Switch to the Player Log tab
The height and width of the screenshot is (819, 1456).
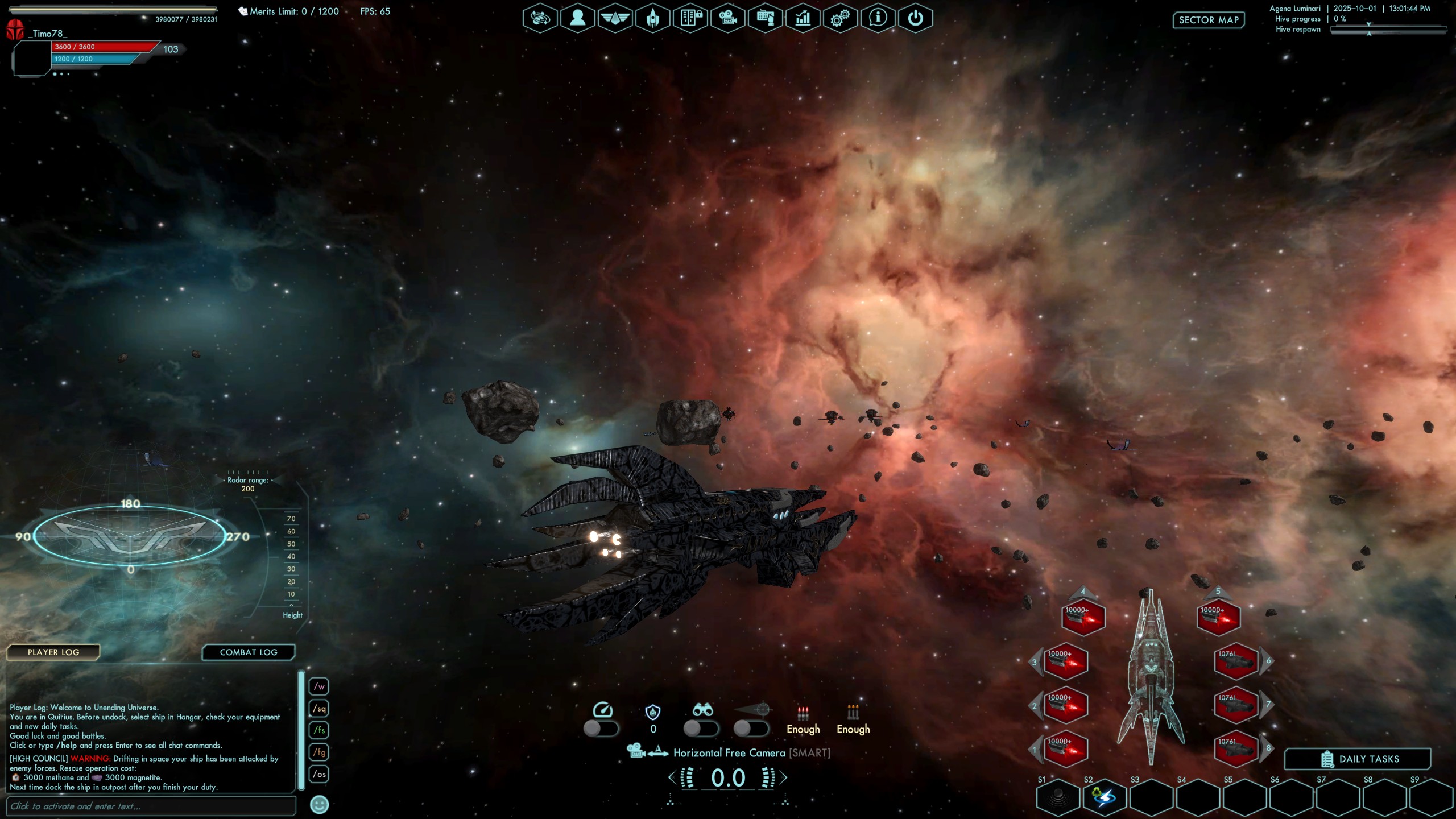point(53,652)
